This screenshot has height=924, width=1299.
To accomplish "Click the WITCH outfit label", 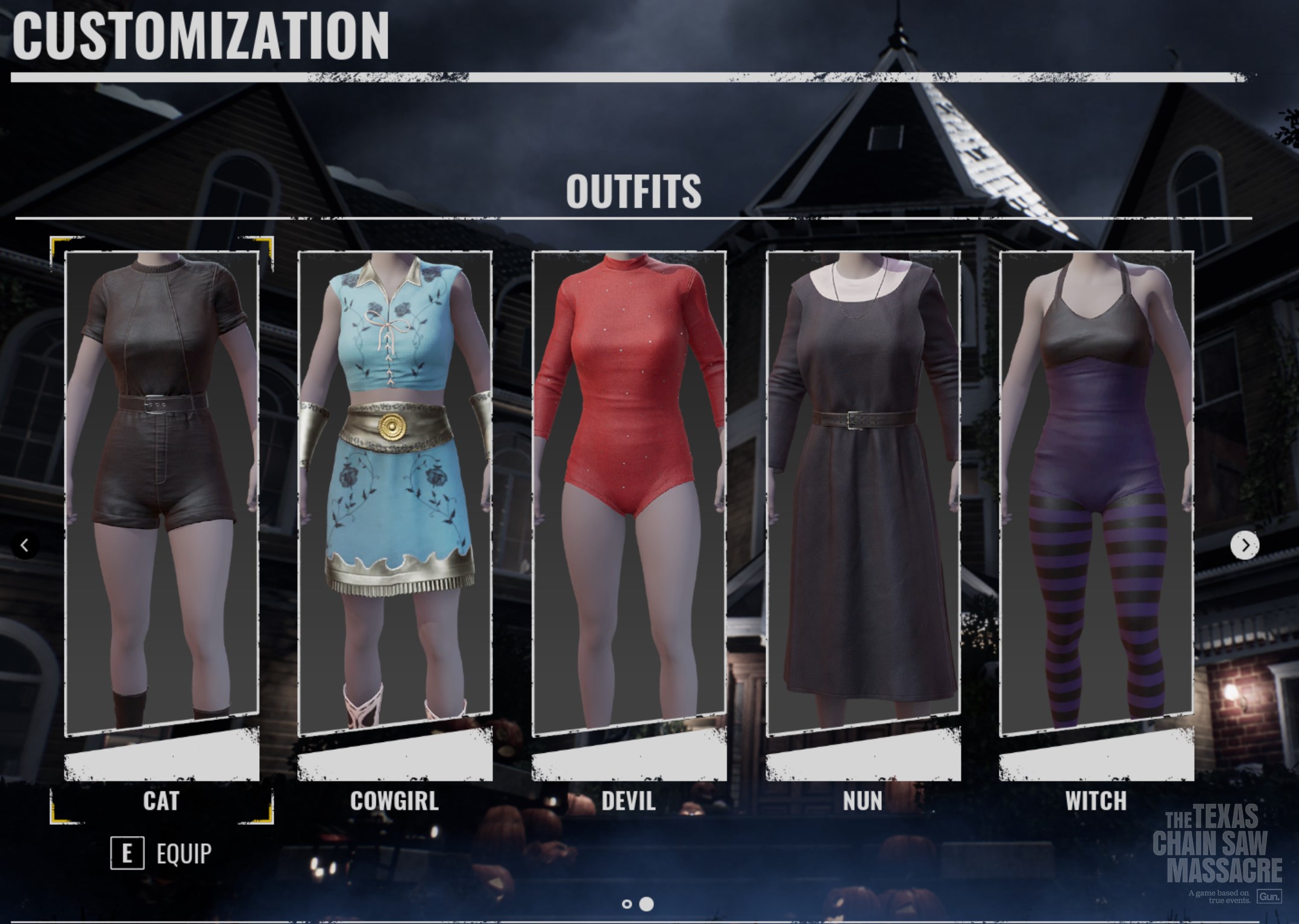I will click(1096, 802).
